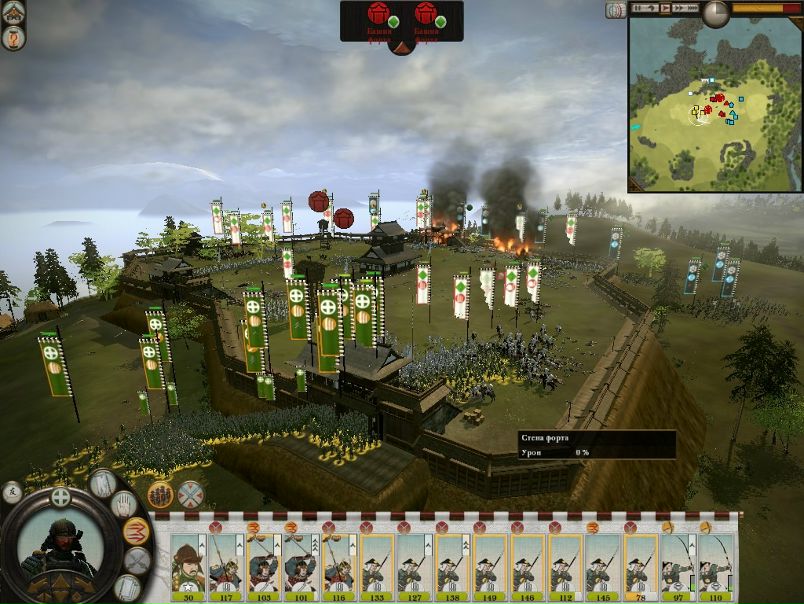Select the bow unit card with 97 men
This screenshot has width=804, height=604.
(x=679, y=565)
